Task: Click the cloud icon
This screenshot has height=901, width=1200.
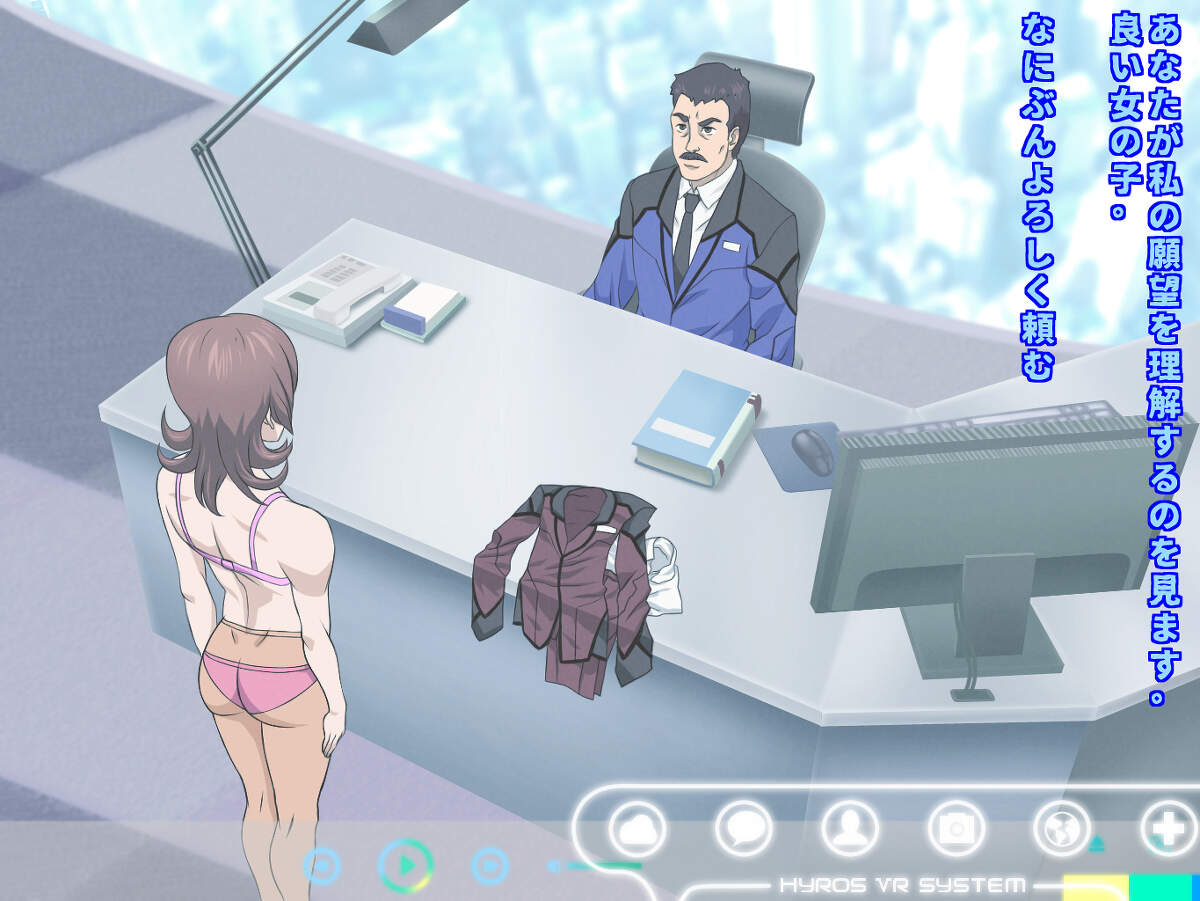Action: [637, 829]
